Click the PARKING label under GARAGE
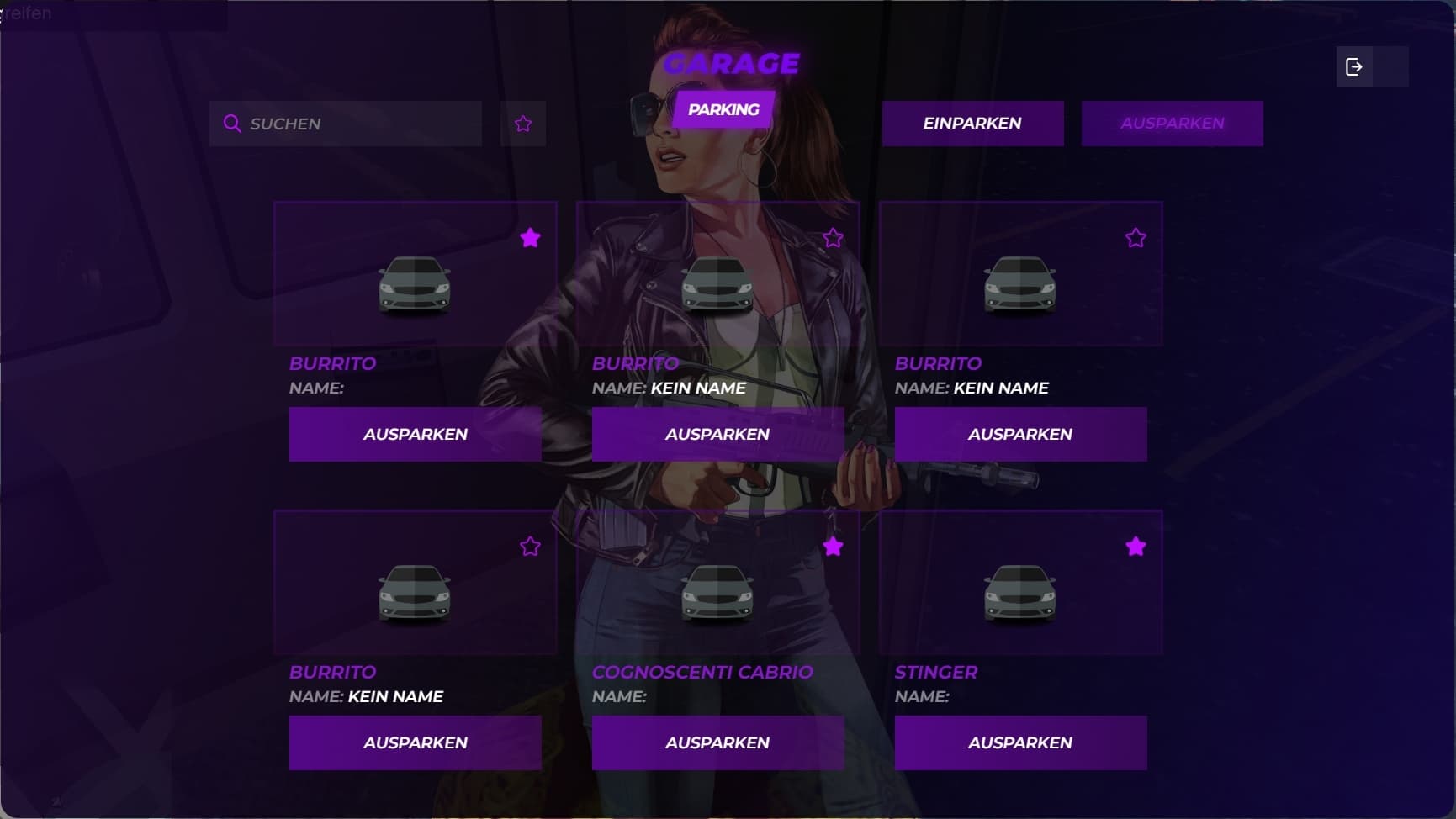The height and width of the screenshot is (819, 1456). point(723,108)
